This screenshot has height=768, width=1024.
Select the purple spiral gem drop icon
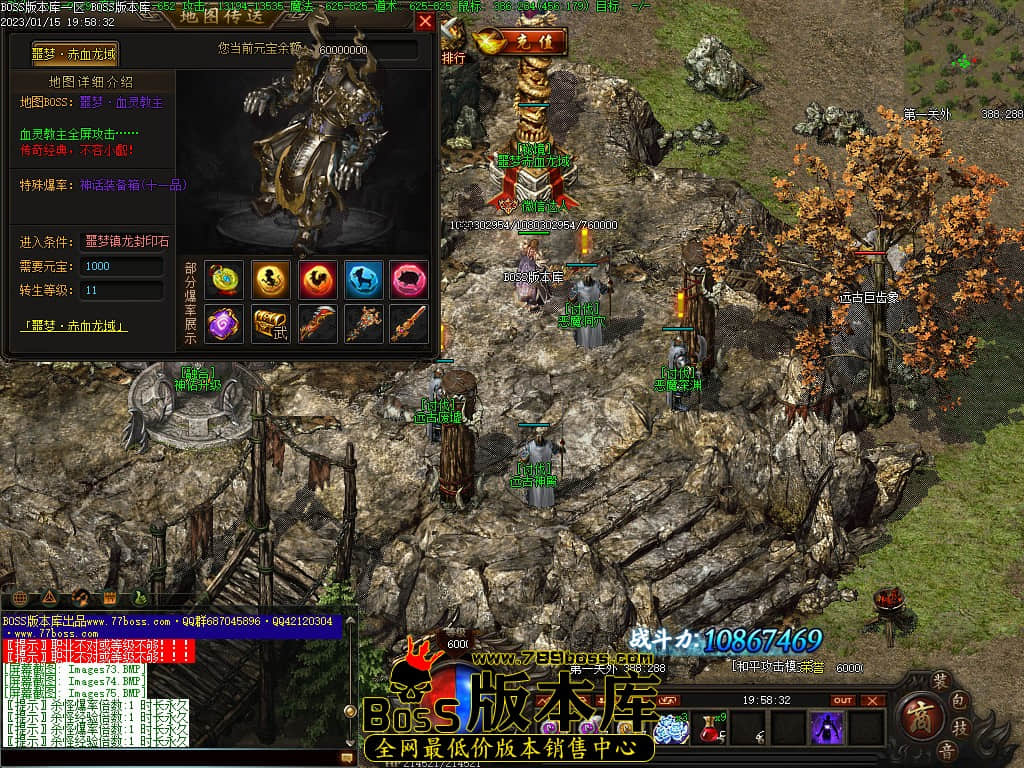point(224,324)
